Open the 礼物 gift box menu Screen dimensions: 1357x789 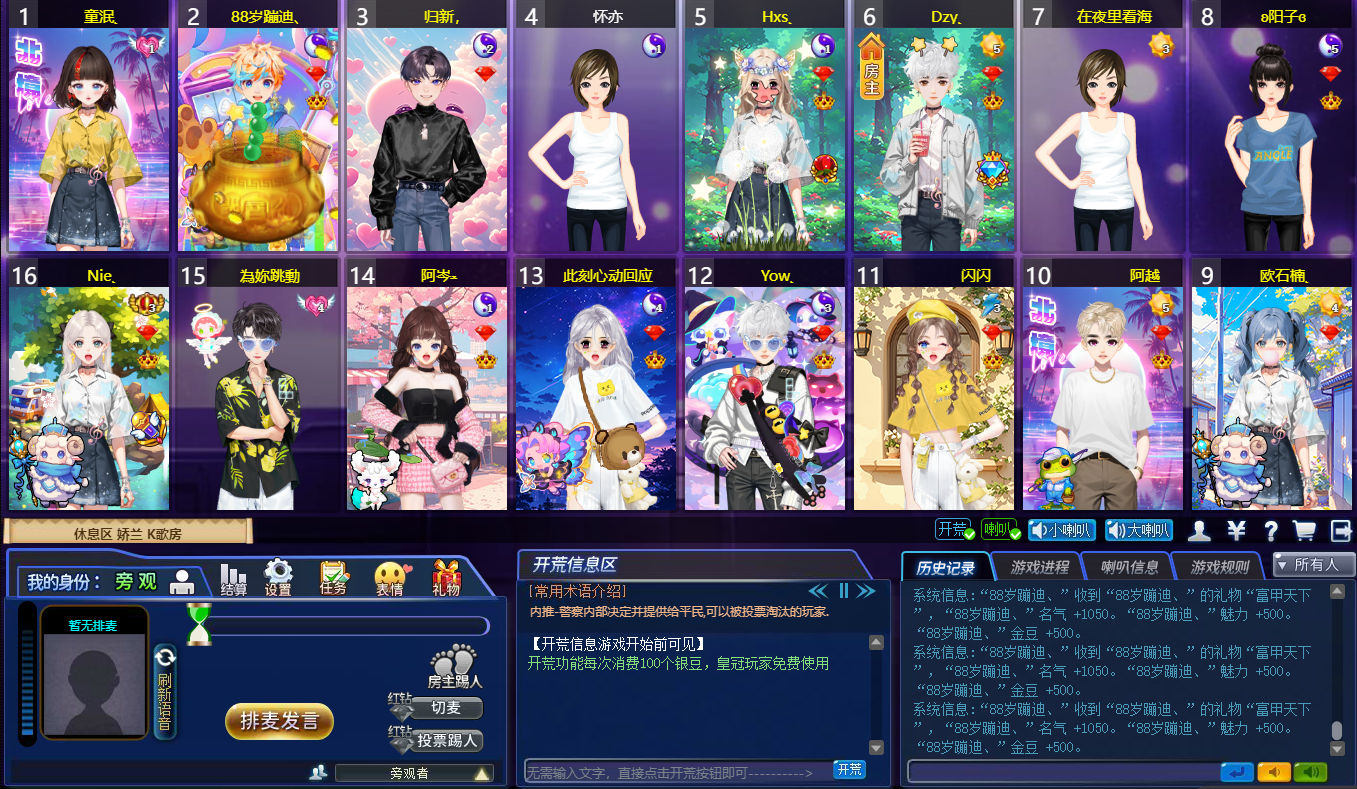[x=446, y=578]
